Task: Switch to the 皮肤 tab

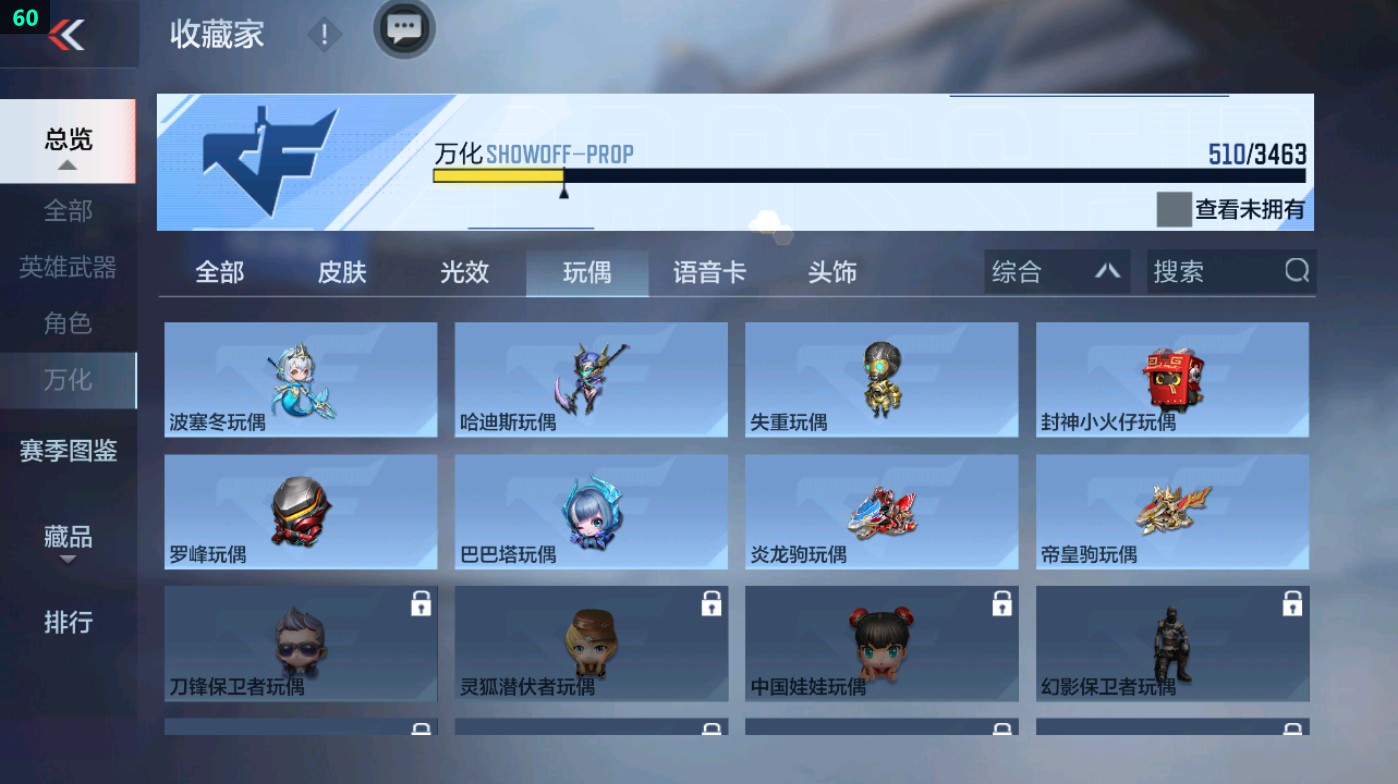Action: (x=339, y=271)
